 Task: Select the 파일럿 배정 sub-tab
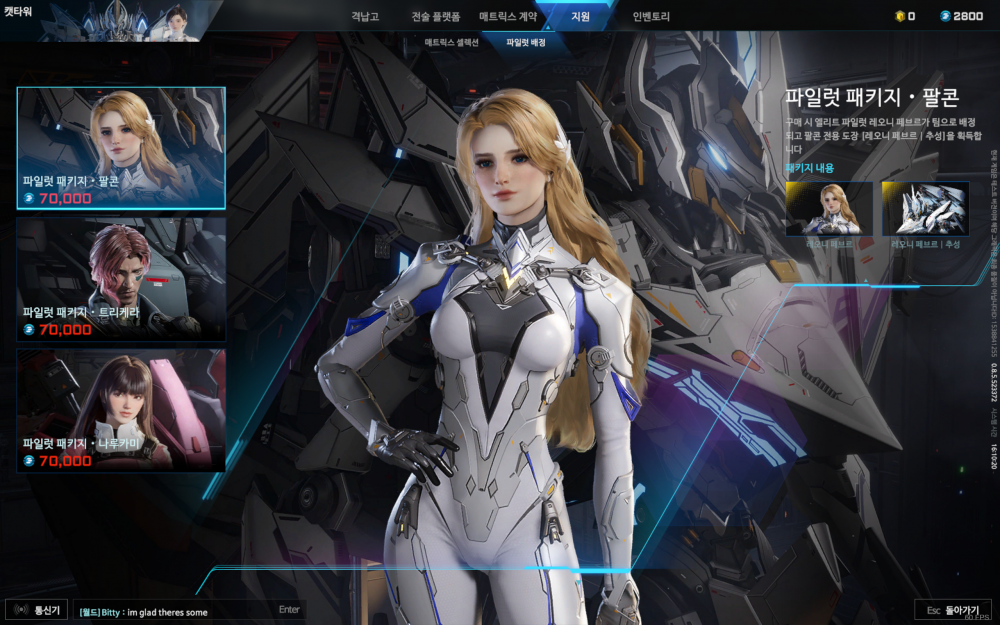tap(526, 43)
